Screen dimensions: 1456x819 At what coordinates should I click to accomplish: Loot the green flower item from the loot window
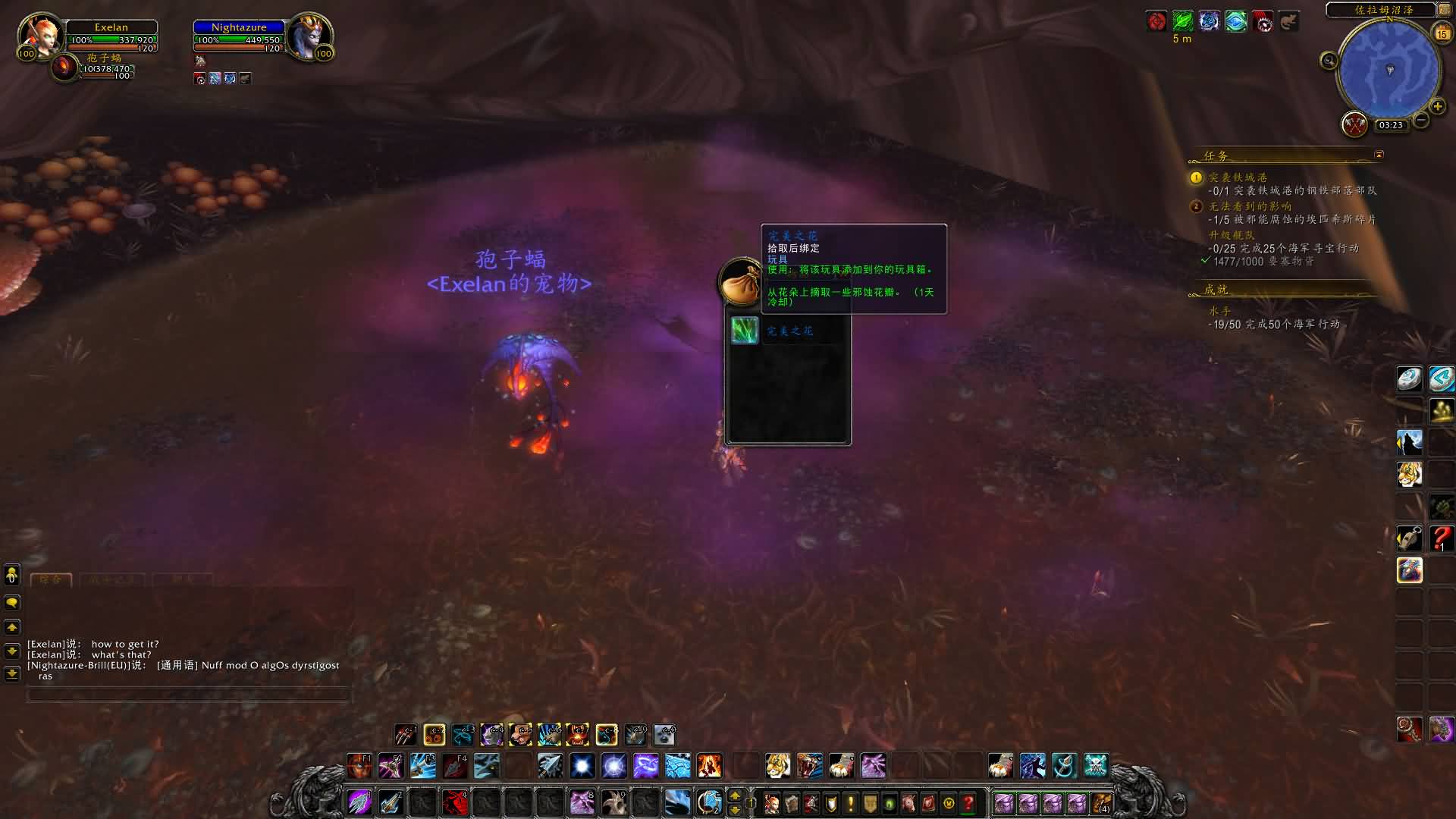(744, 331)
